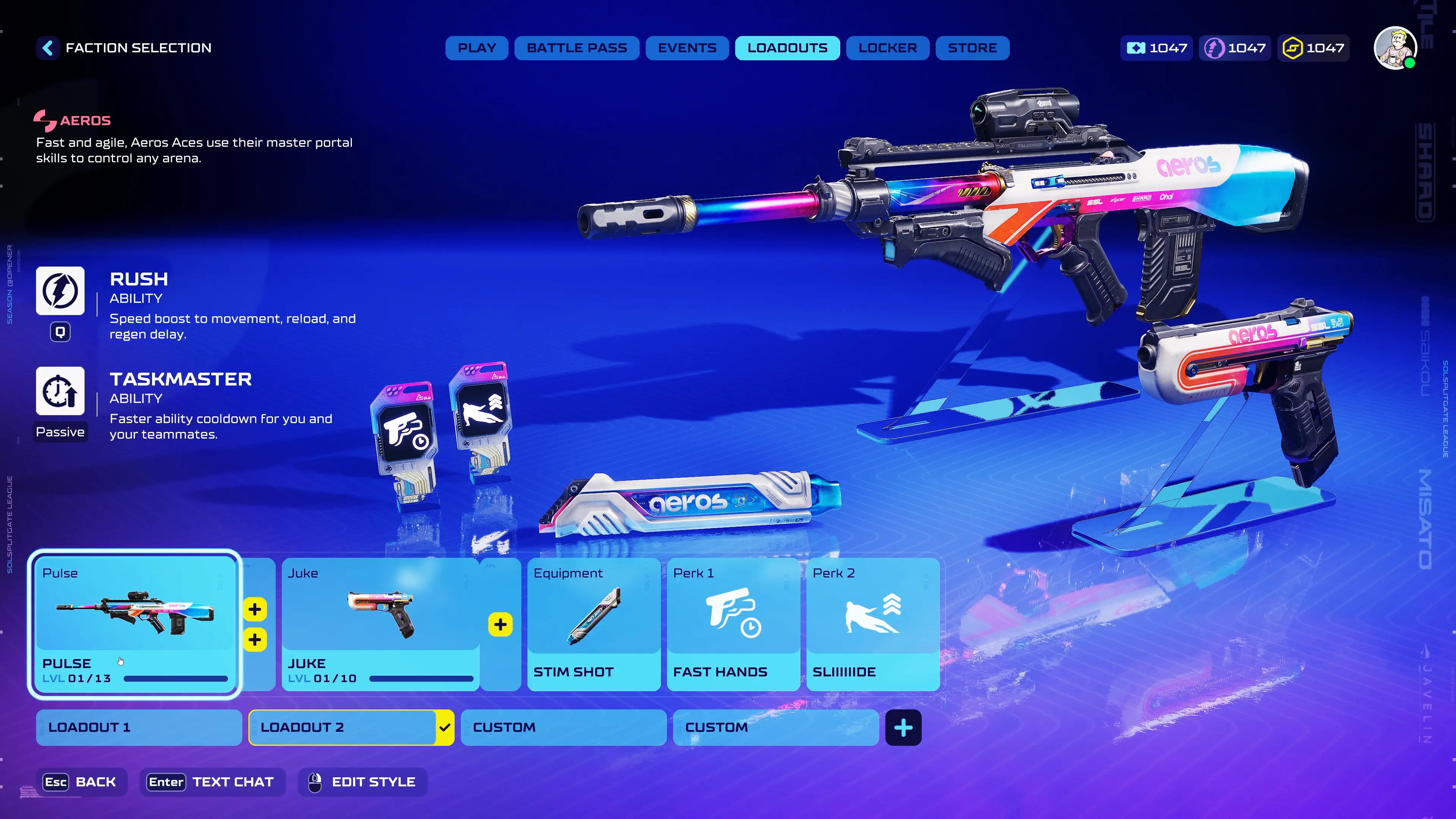Add attachment beside the Juke pistol

tap(500, 624)
